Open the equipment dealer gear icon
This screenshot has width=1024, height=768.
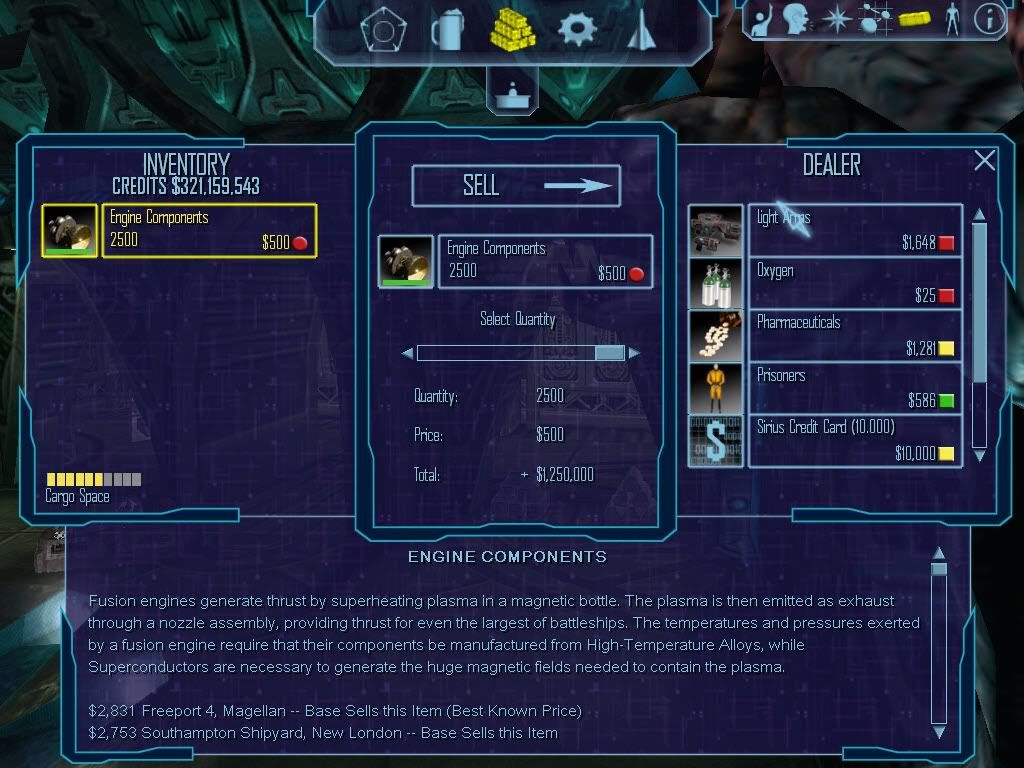[x=577, y=30]
